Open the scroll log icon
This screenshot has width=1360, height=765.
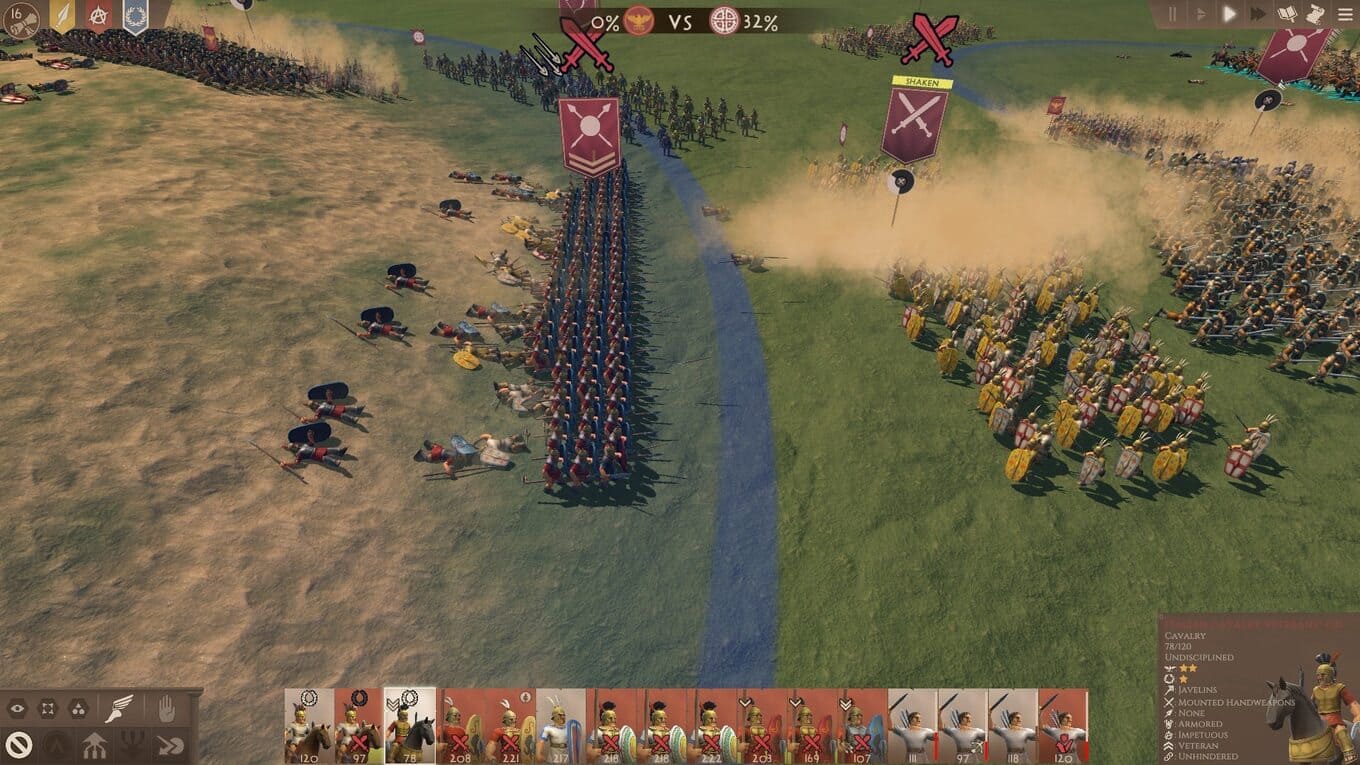1315,14
